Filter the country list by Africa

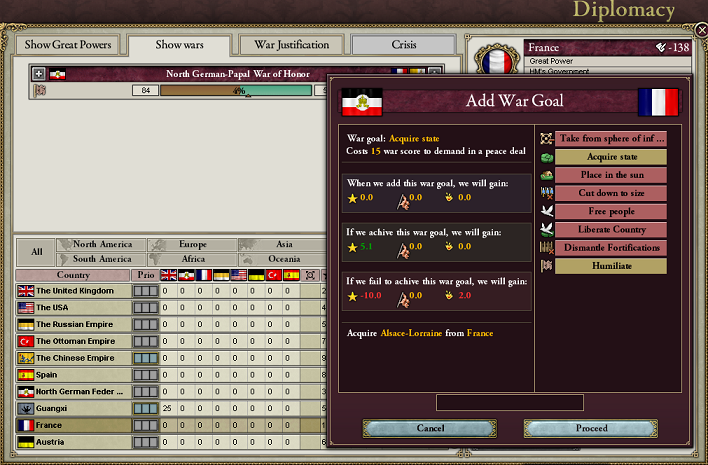click(x=192, y=259)
